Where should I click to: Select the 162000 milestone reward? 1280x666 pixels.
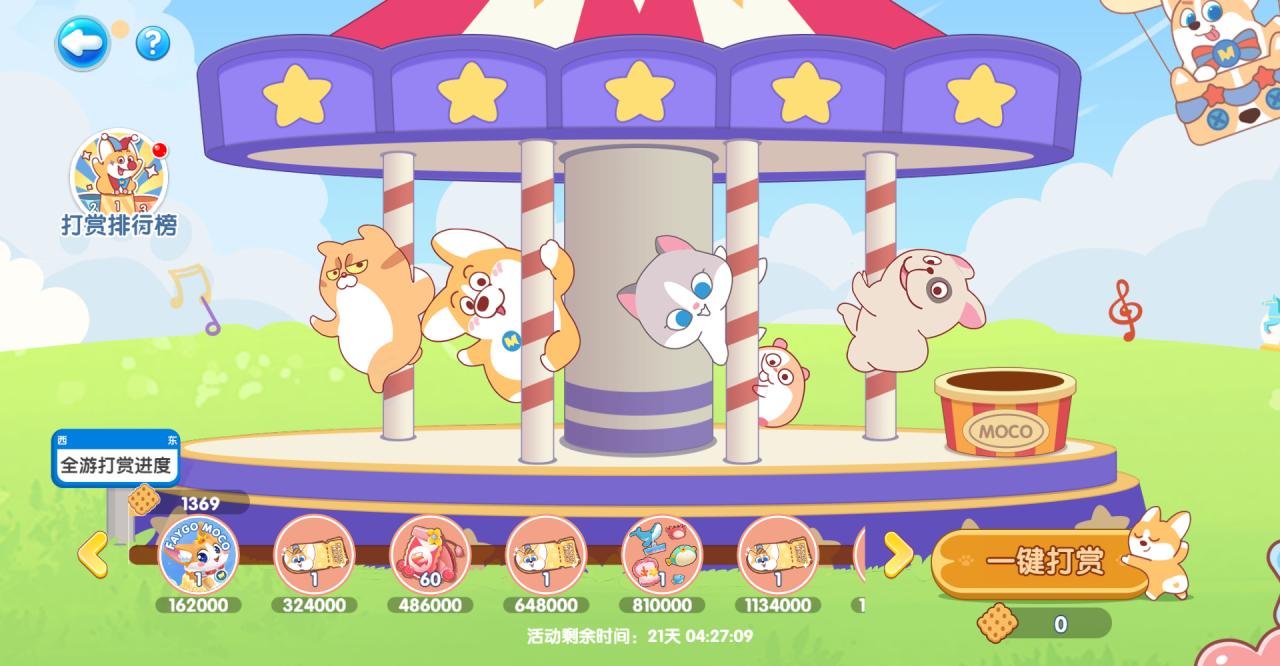click(x=198, y=555)
